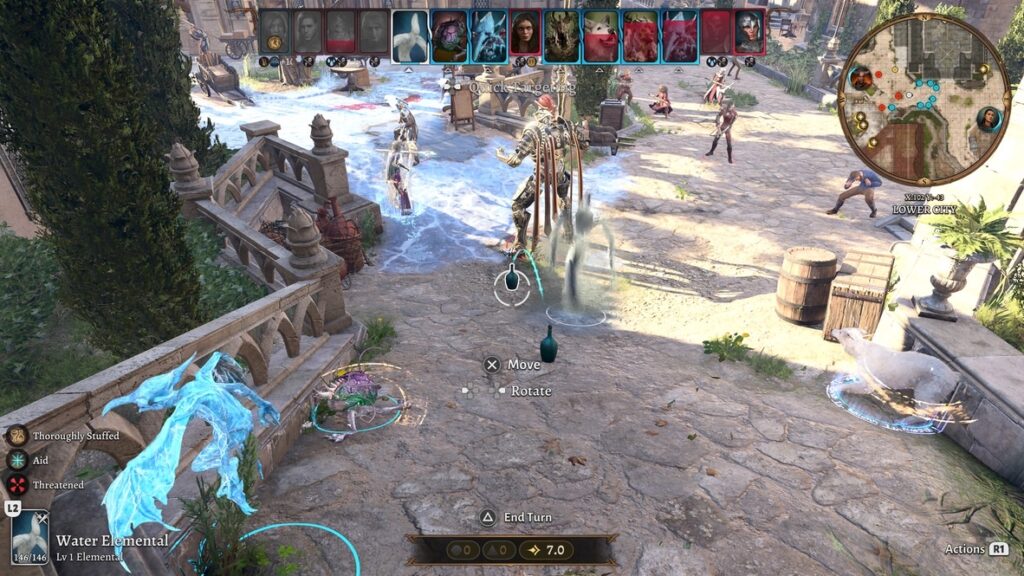1024x576 pixels.
Task: Check the Threatened condition icon
Action: point(17,485)
